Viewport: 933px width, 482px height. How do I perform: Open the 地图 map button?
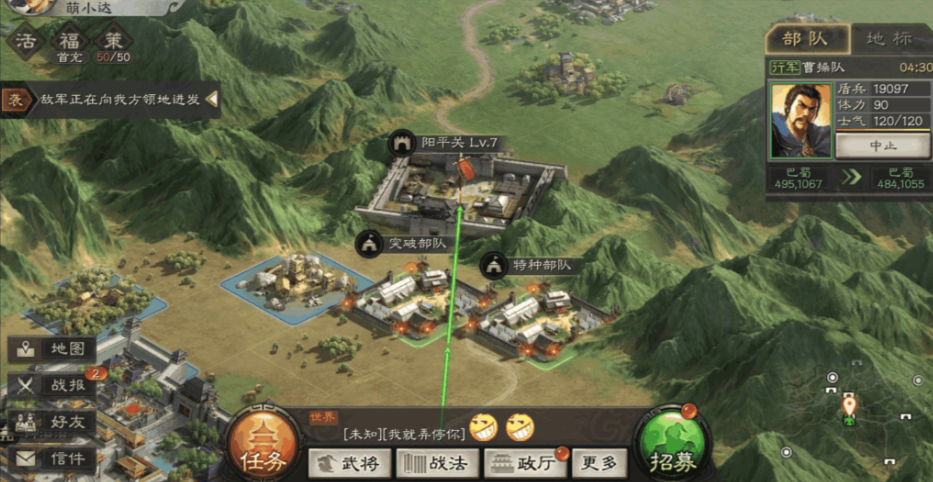click(55, 349)
